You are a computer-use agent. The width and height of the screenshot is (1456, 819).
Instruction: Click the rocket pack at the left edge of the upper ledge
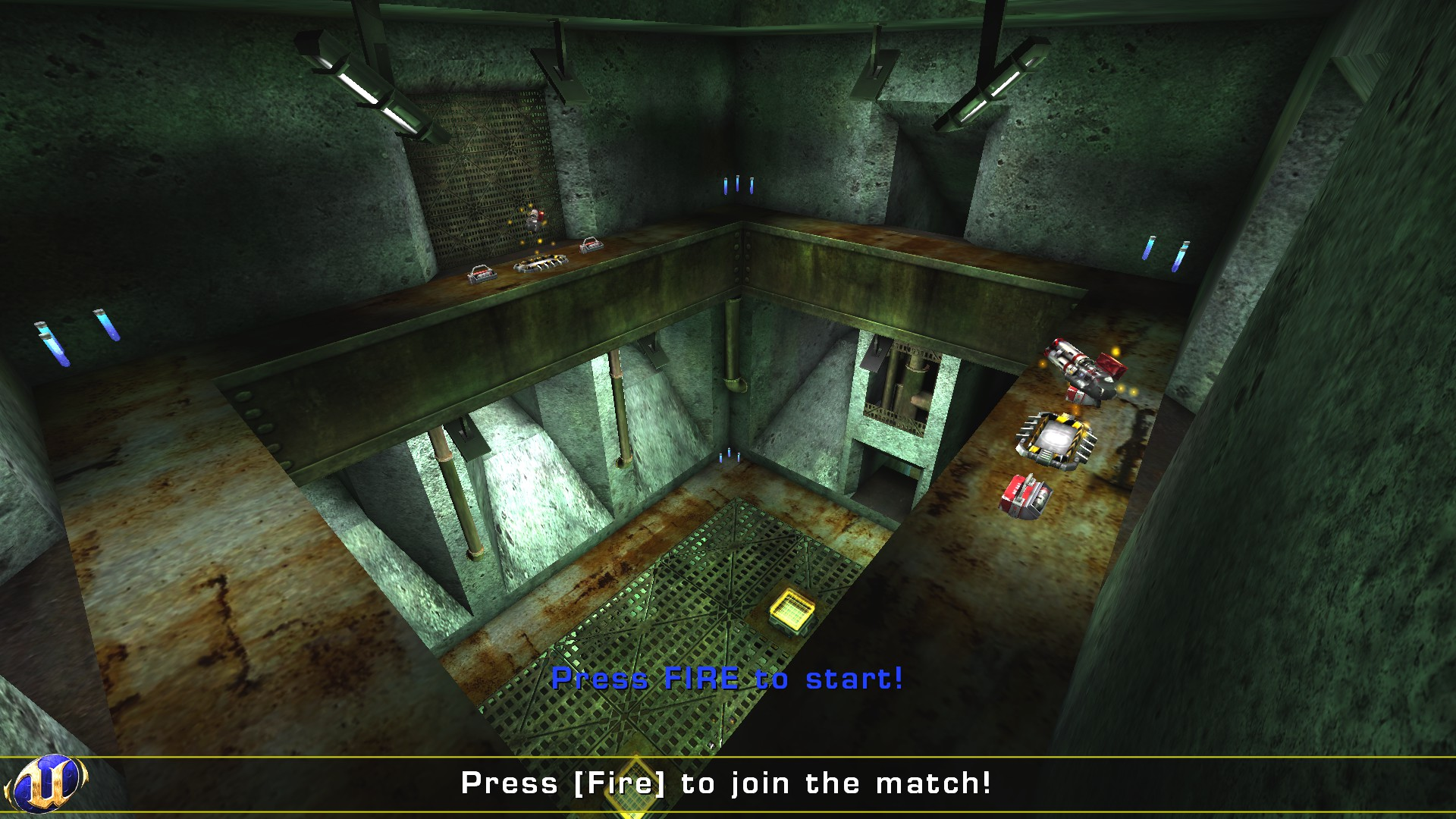click(x=483, y=271)
